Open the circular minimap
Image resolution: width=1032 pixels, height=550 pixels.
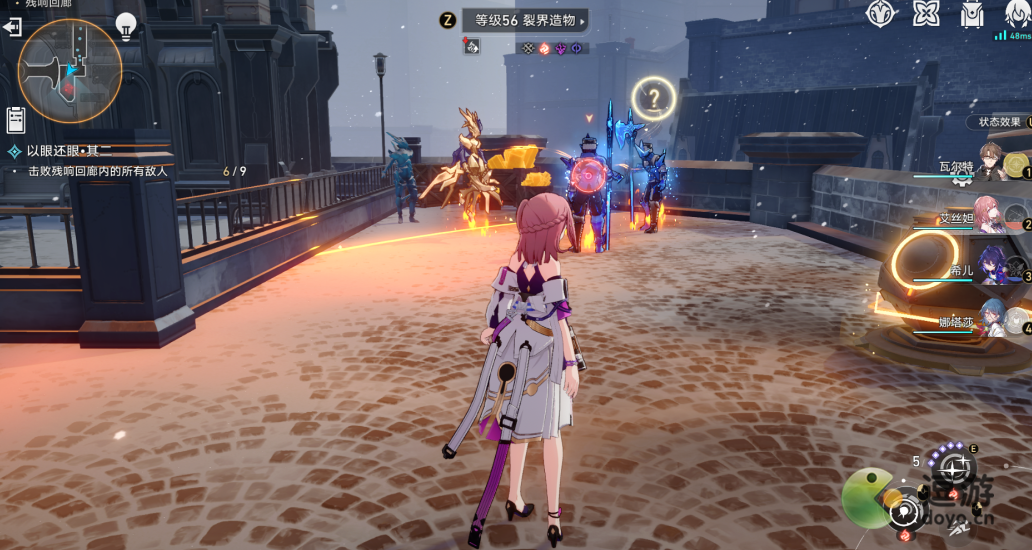[69, 70]
